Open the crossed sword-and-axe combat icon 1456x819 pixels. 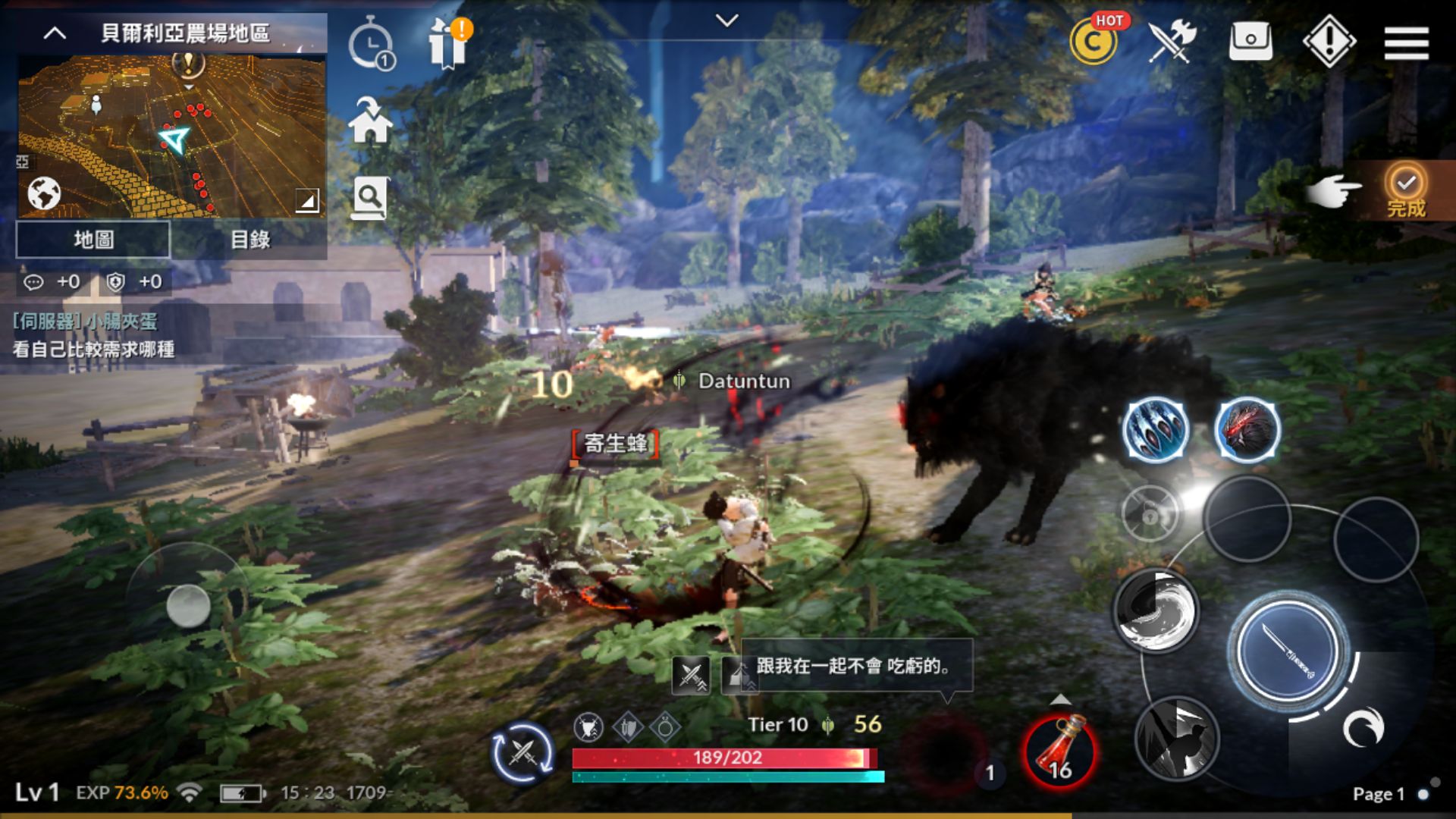coord(1170,42)
